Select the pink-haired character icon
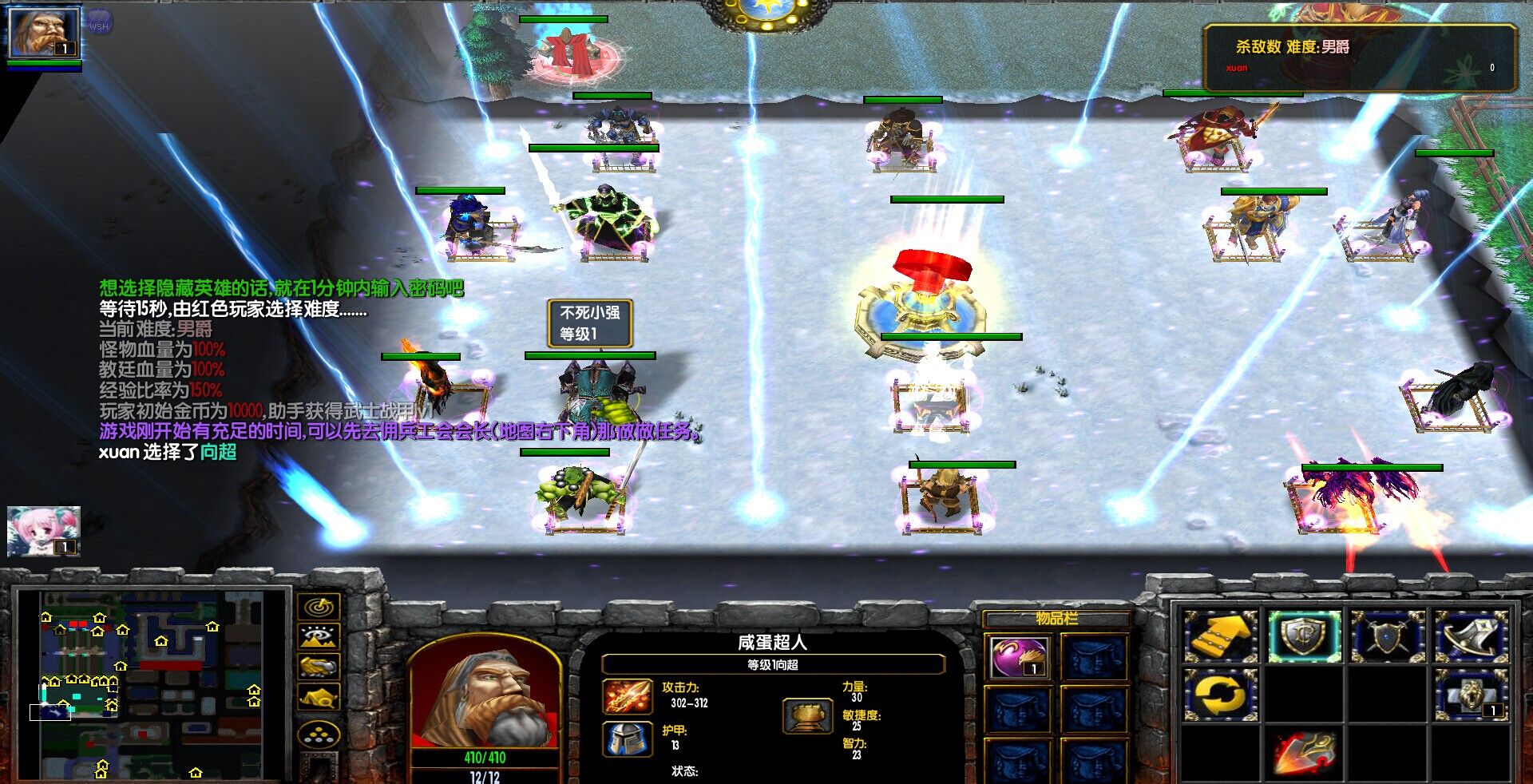Screen dimensions: 1533x784 point(44,530)
